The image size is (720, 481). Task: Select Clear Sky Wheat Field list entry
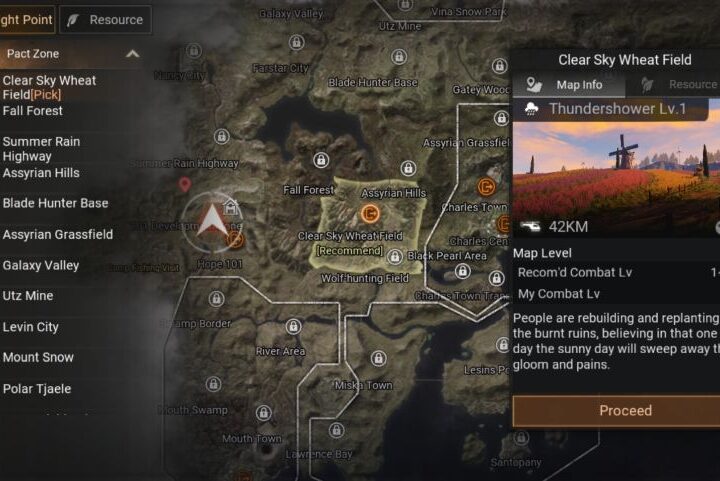click(49, 87)
